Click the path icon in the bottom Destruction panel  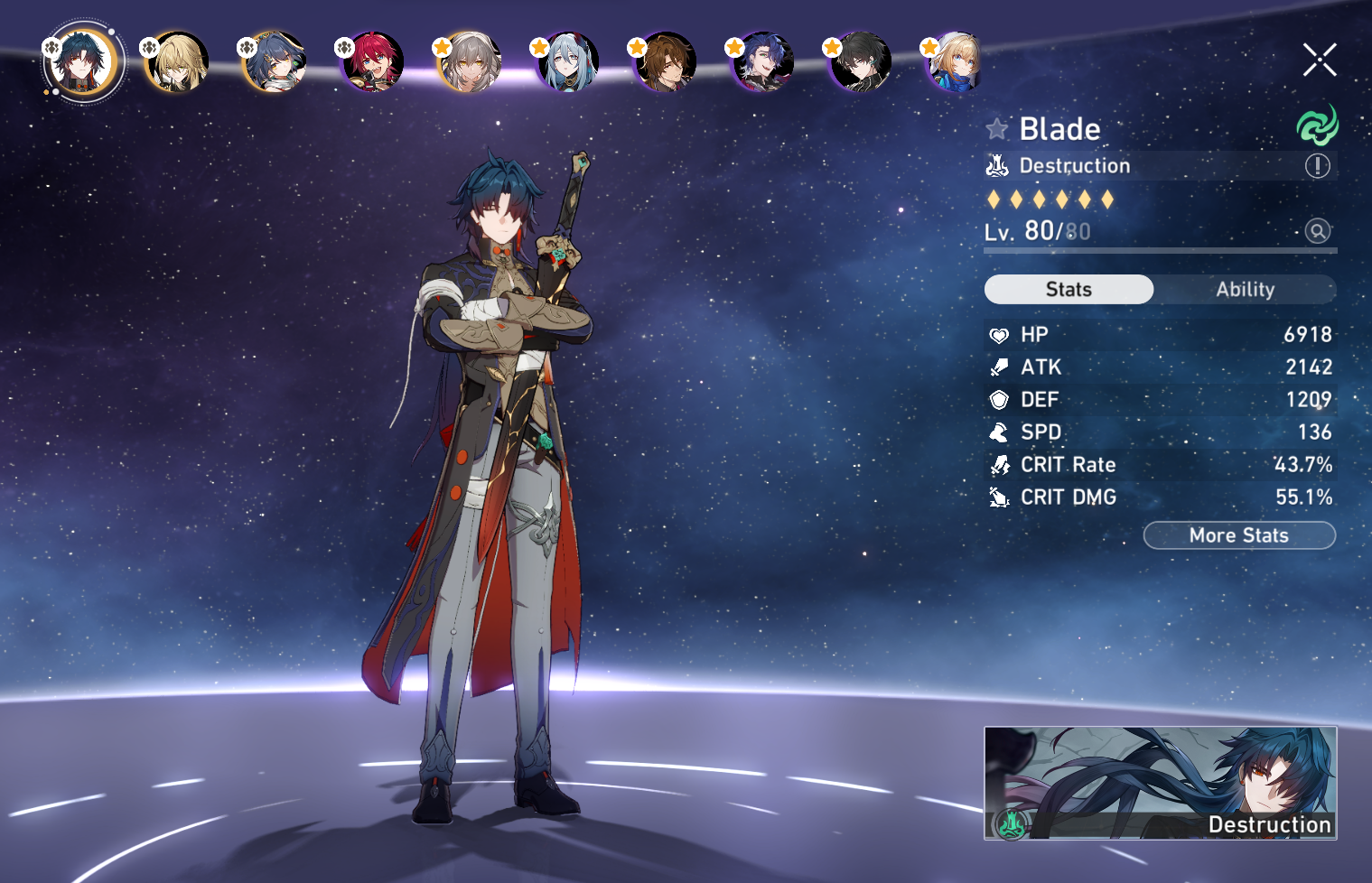(x=1011, y=823)
